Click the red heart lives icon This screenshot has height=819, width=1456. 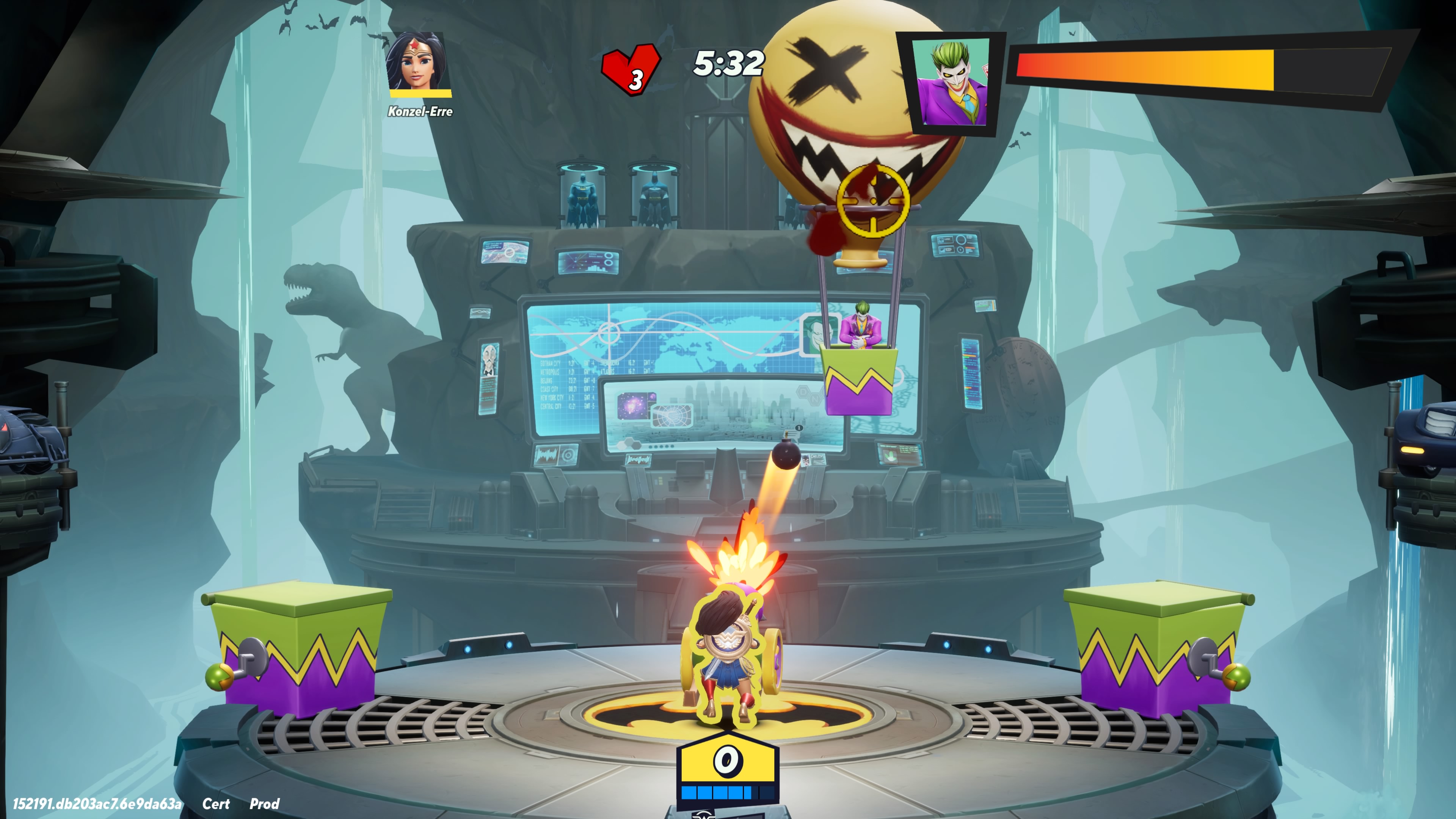[631, 68]
